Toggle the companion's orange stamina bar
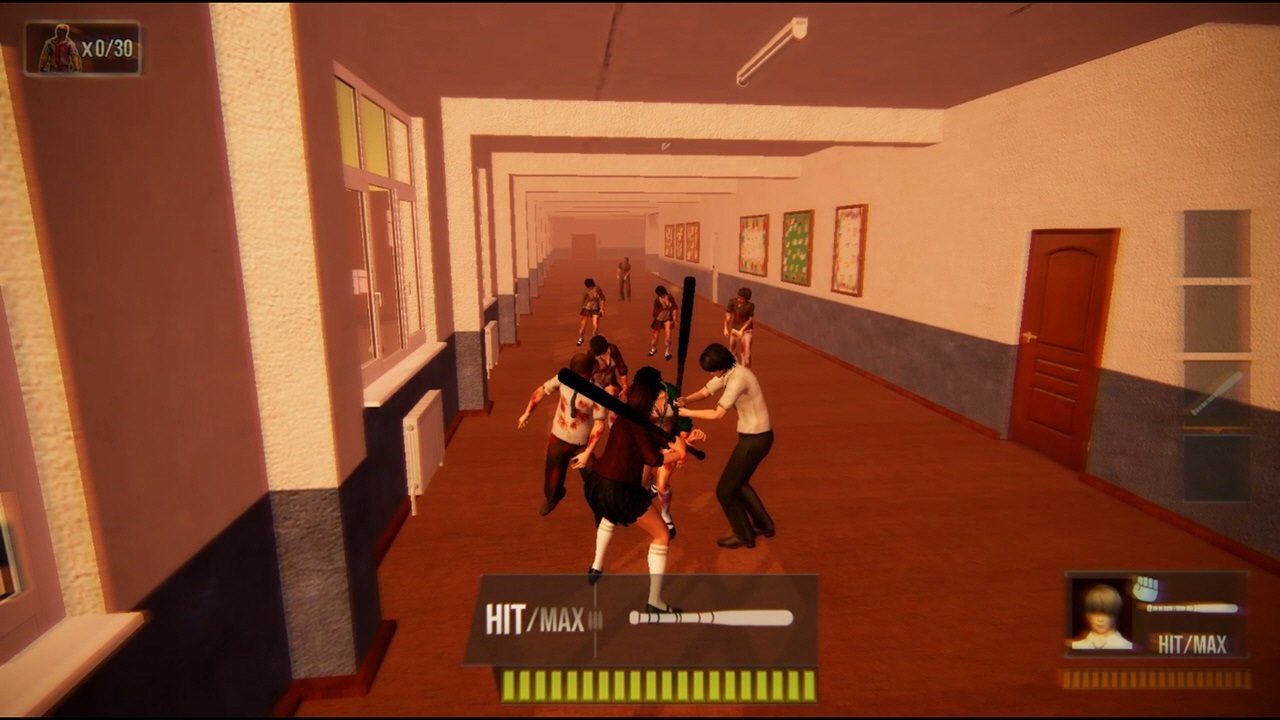1280x720 pixels. pyautogui.click(x=1155, y=680)
